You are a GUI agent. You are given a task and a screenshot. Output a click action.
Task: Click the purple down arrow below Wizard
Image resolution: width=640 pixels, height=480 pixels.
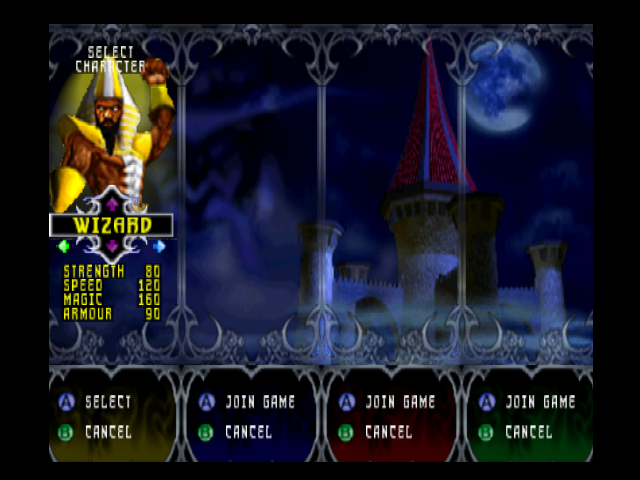pyautogui.click(x=112, y=246)
